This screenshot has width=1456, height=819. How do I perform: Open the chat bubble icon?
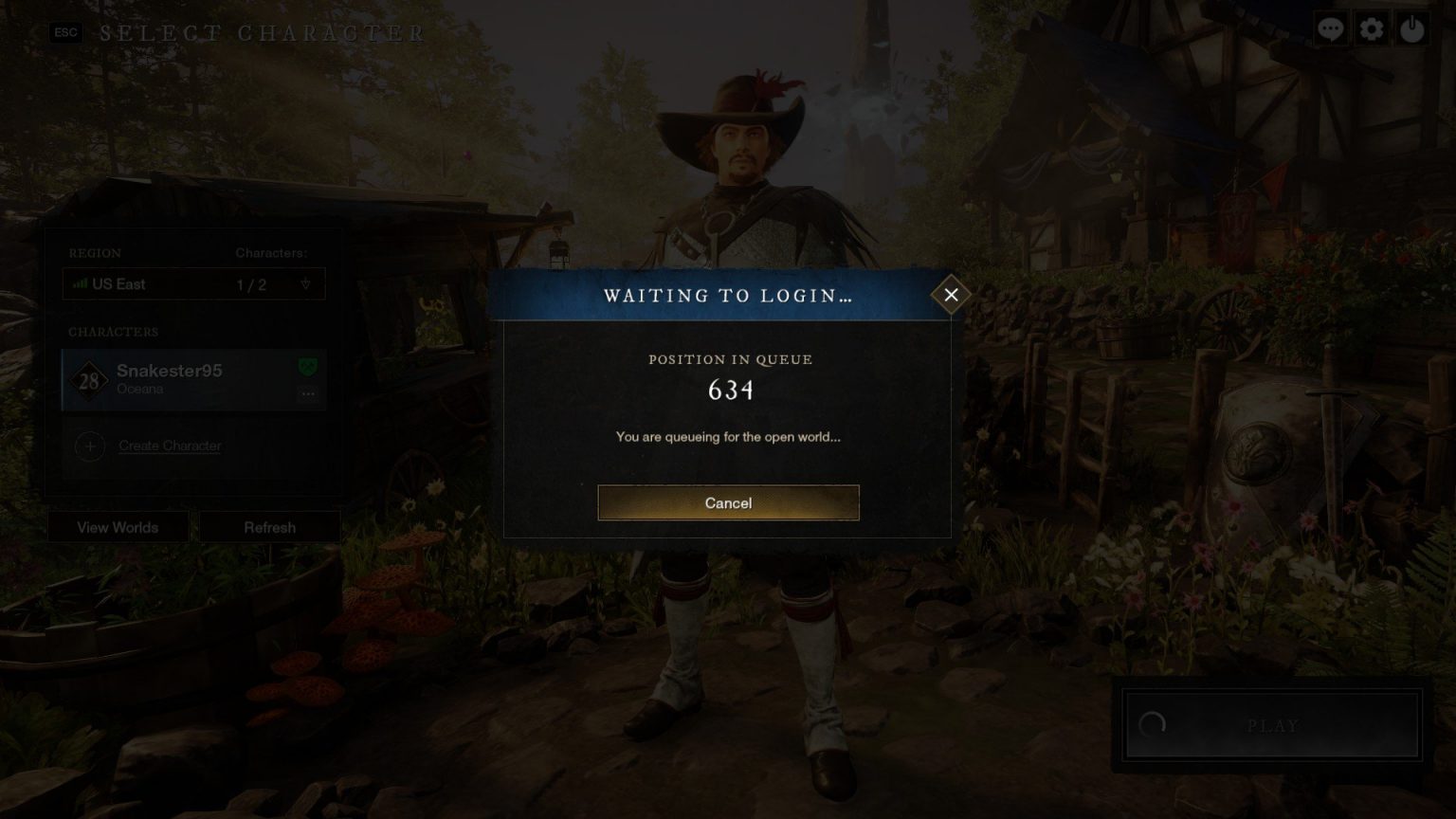point(1330,29)
